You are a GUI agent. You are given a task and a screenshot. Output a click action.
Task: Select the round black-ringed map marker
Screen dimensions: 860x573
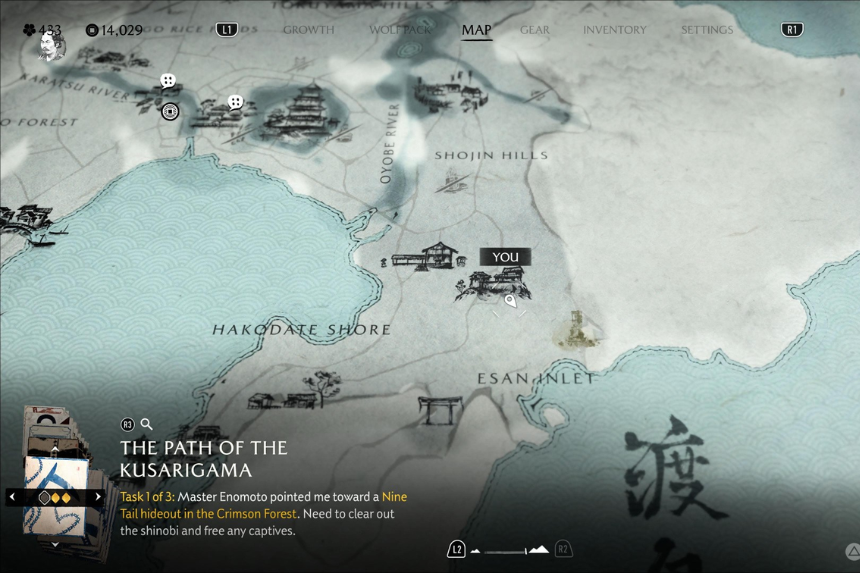coord(171,111)
